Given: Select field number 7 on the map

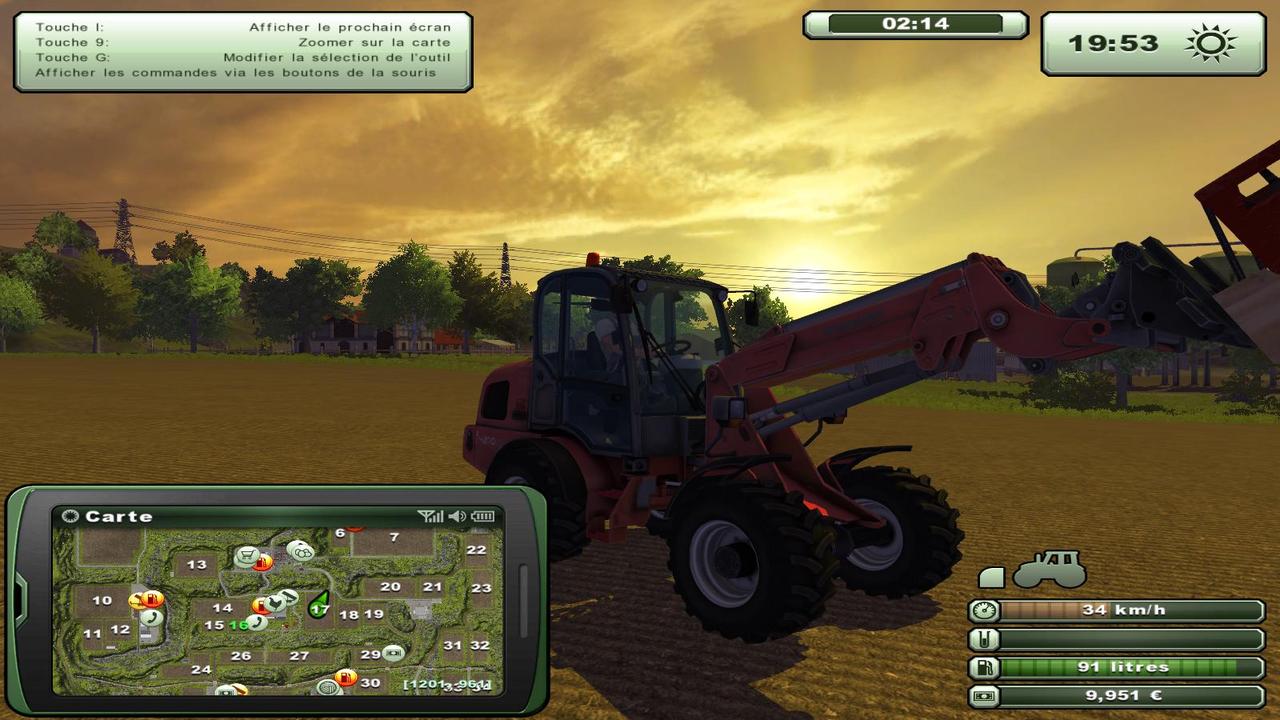Looking at the screenshot, I should coord(394,538).
